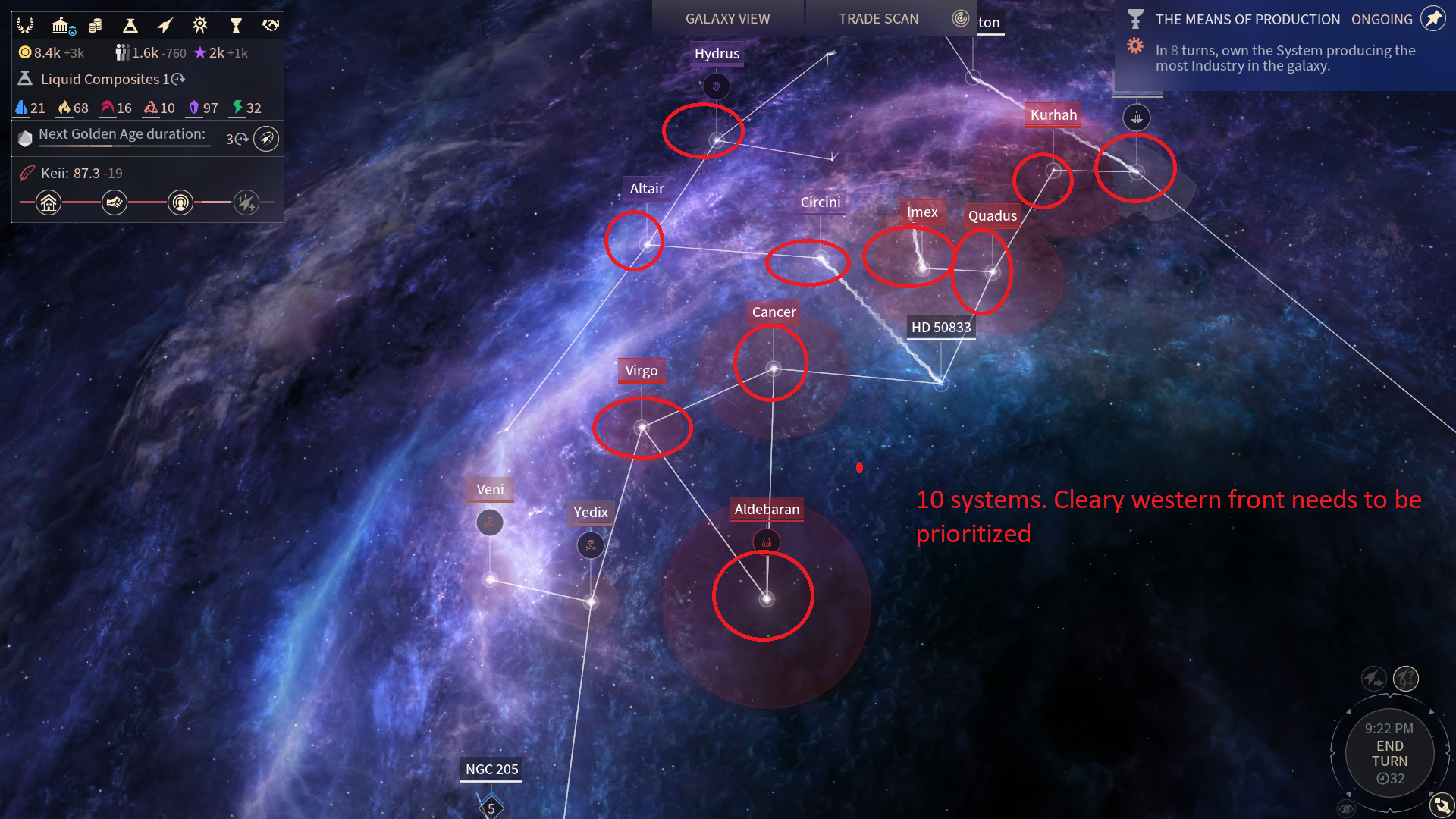
Task: Open the laurel wreath empire overview
Action: coord(25,26)
